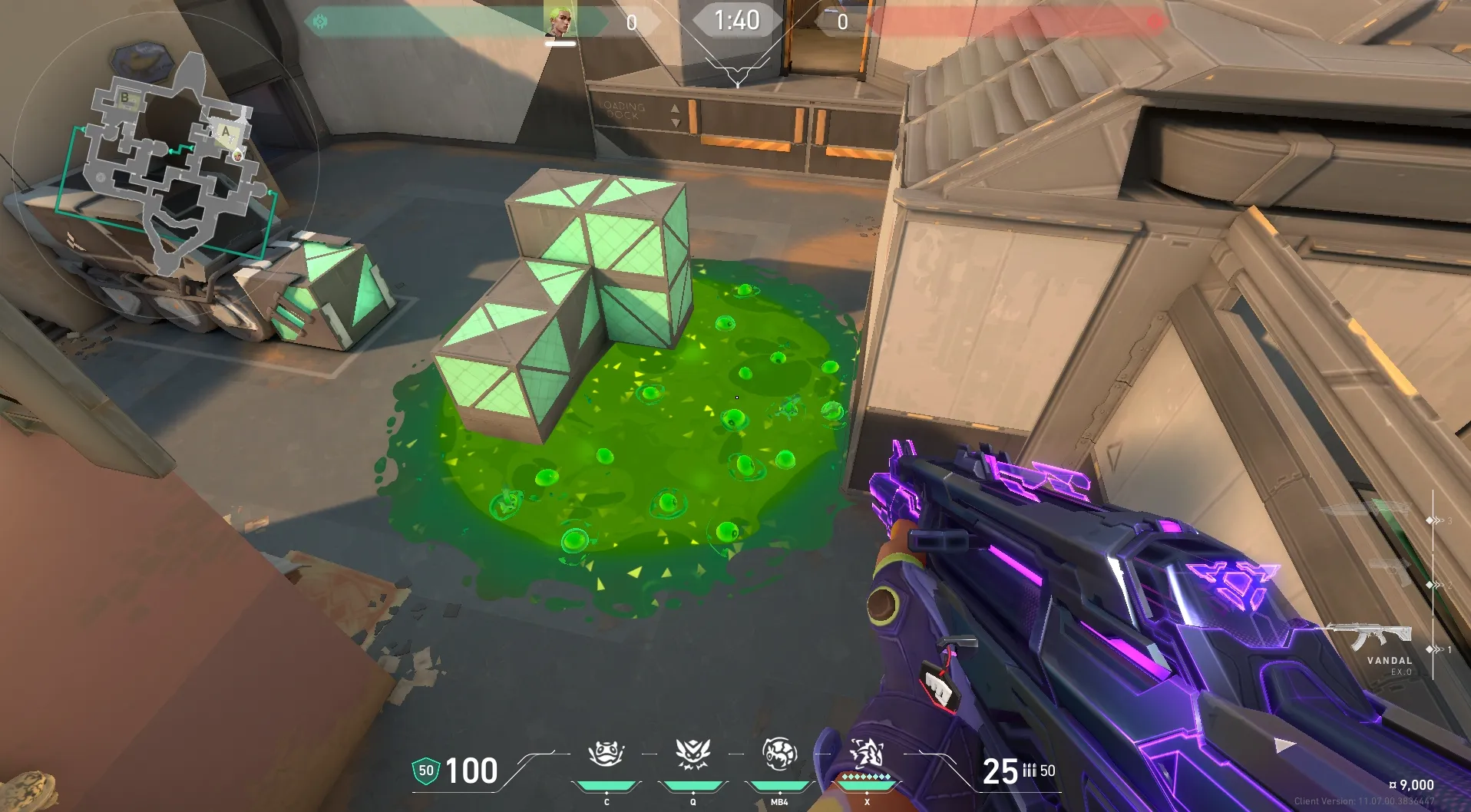1471x812 pixels.
Task: Click the Gekko player portrait
Action: coord(560,21)
